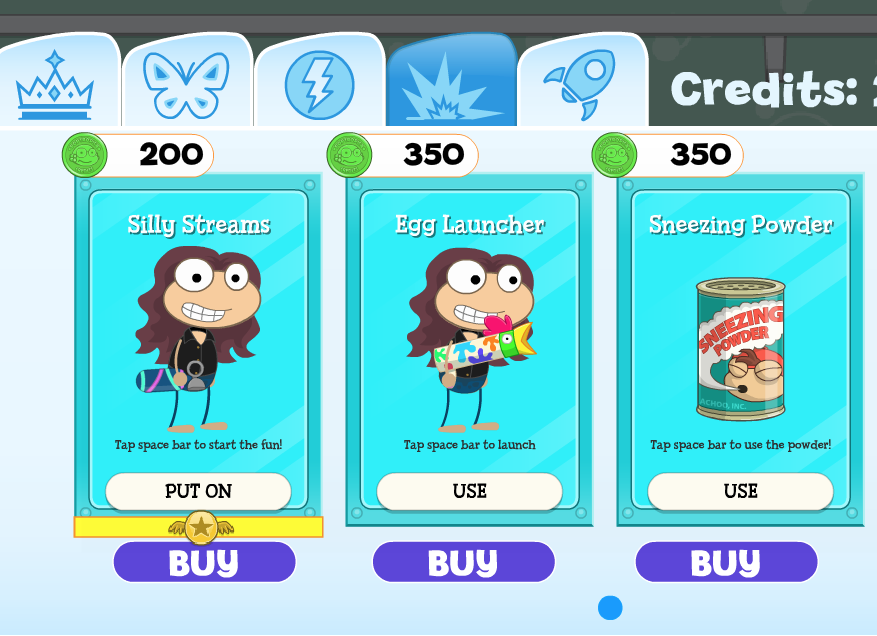The width and height of the screenshot is (877, 636).
Task: Buy the Sneezing Powder card
Action: [x=726, y=562]
